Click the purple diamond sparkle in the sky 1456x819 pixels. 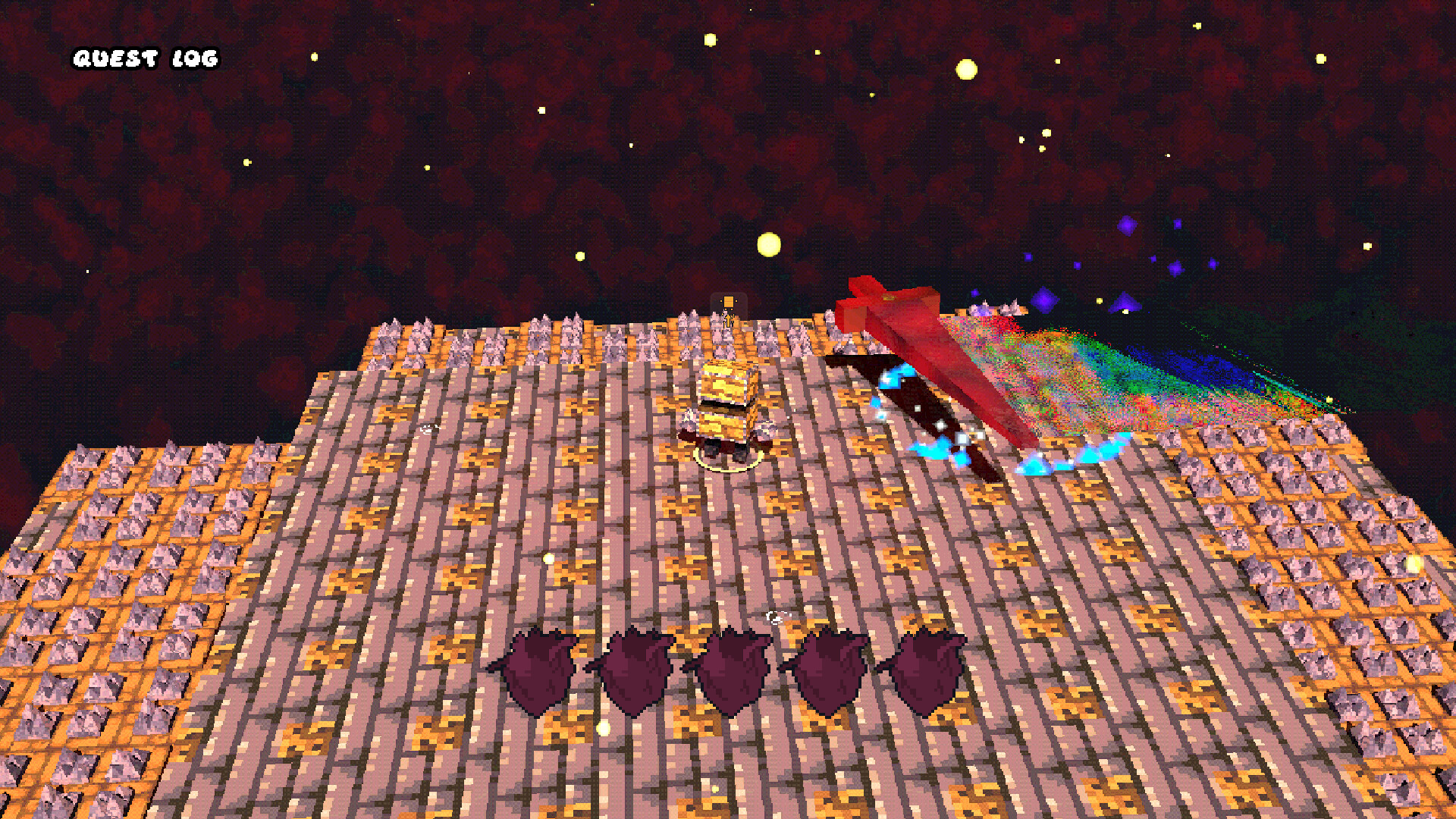tap(1129, 226)
